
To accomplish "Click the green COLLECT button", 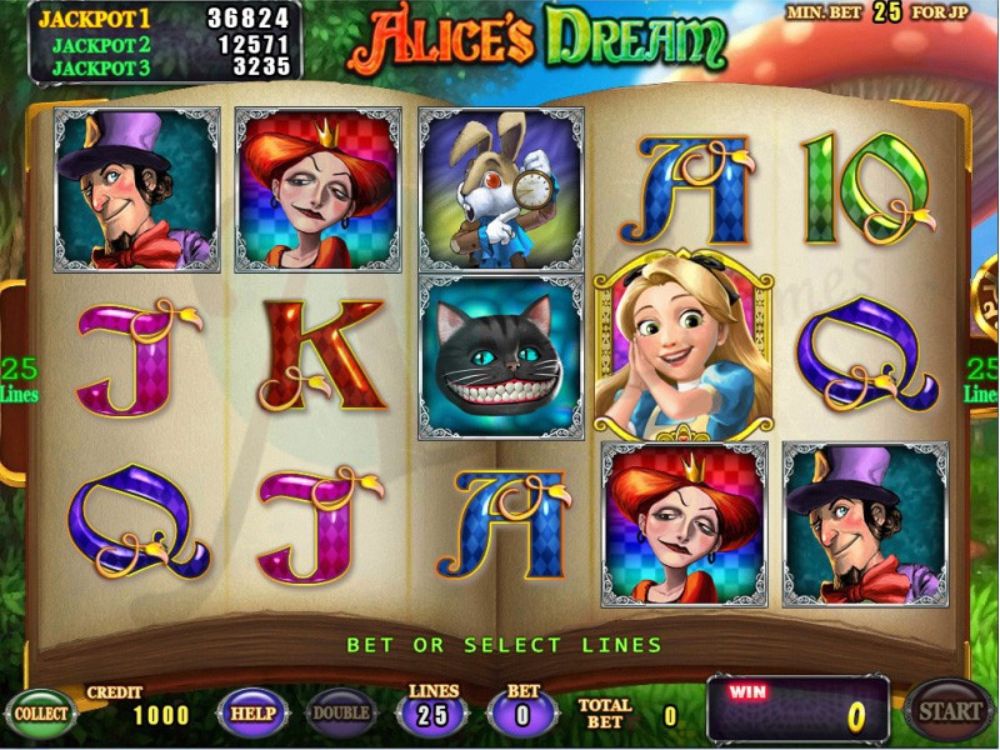I will (41, 714).
